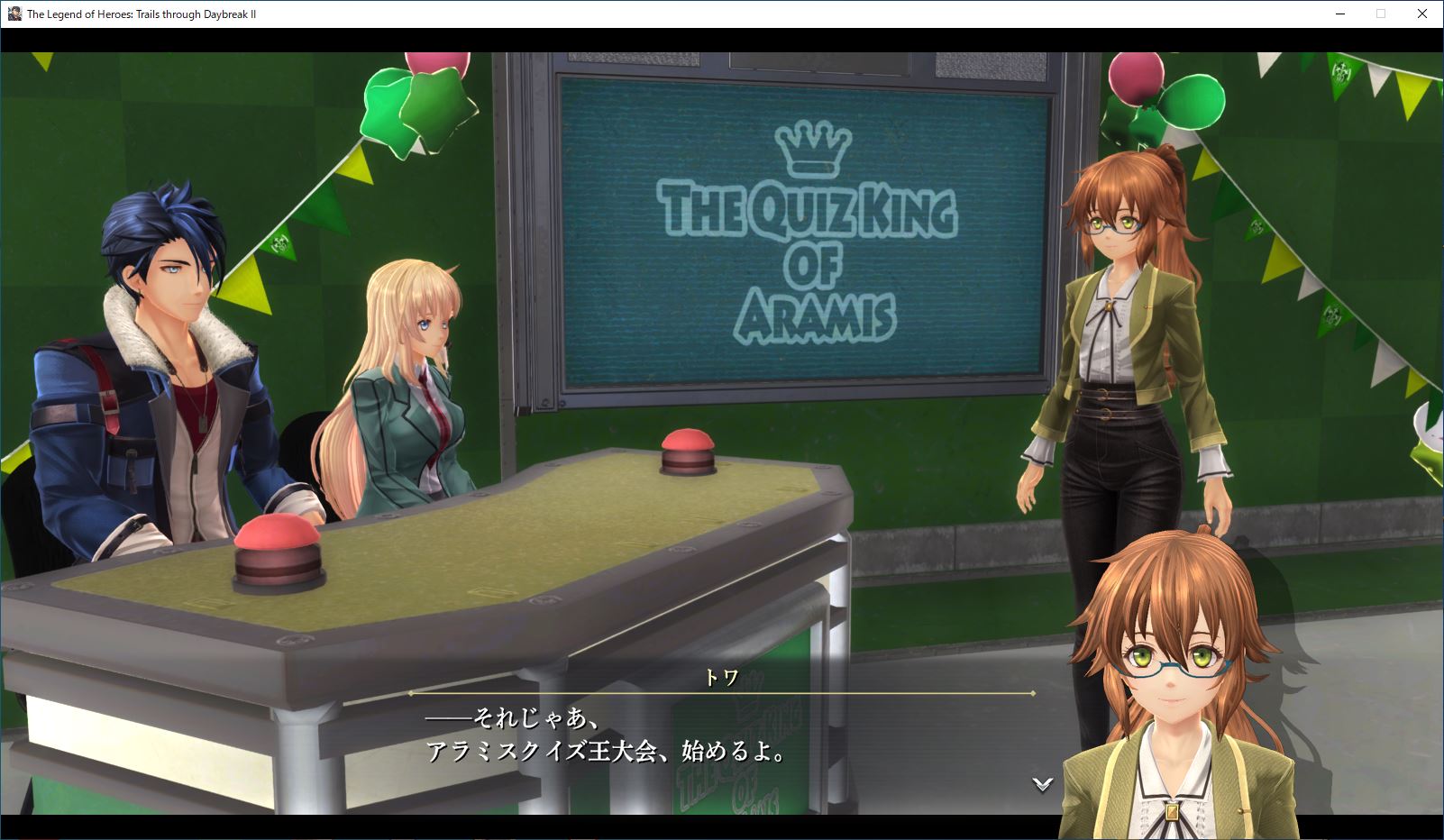Close the game window
Viewport: 1444px width, 840px height.
tap(1422, 14)
